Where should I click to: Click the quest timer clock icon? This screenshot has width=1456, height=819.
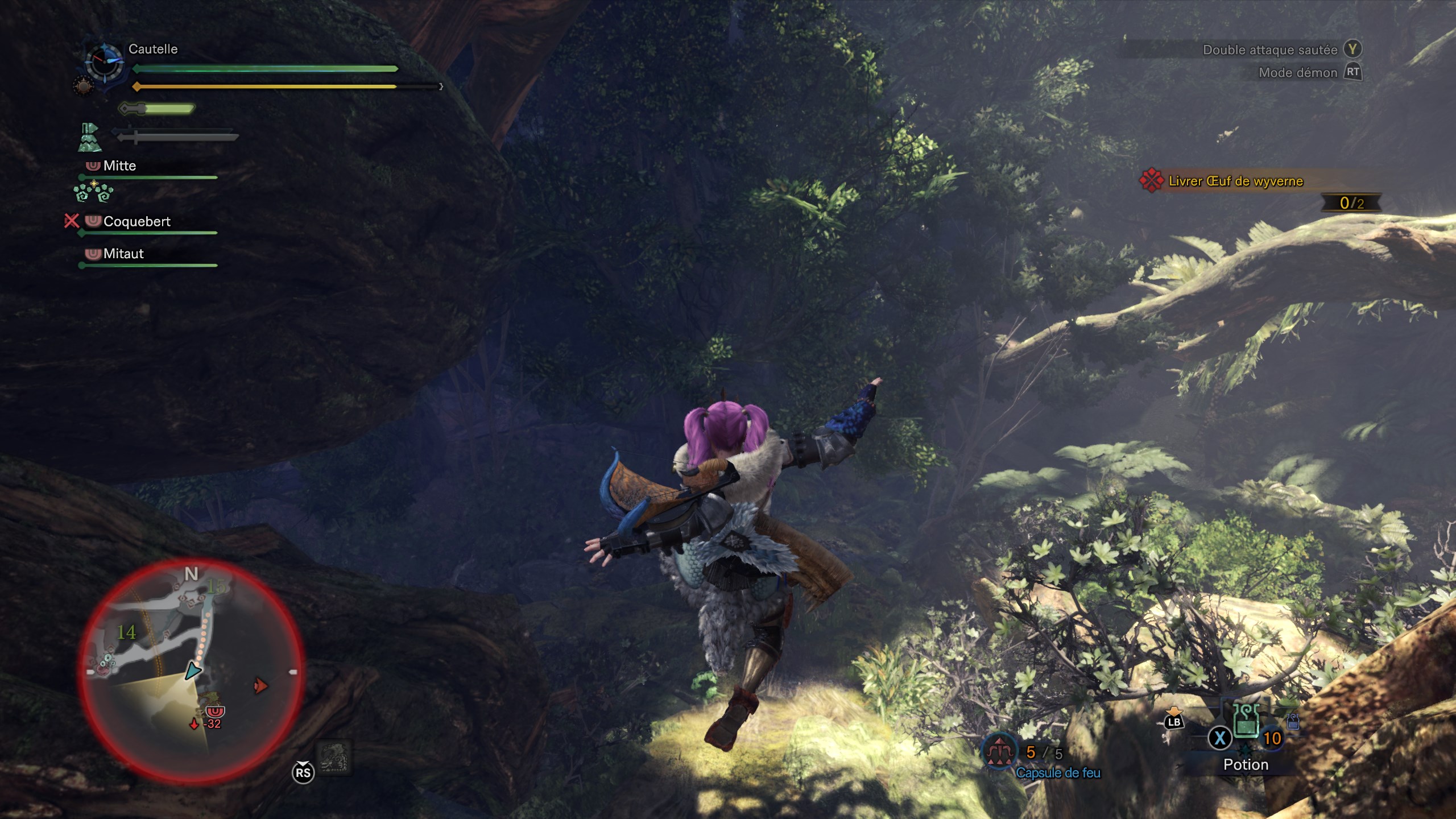pos(105,63)
